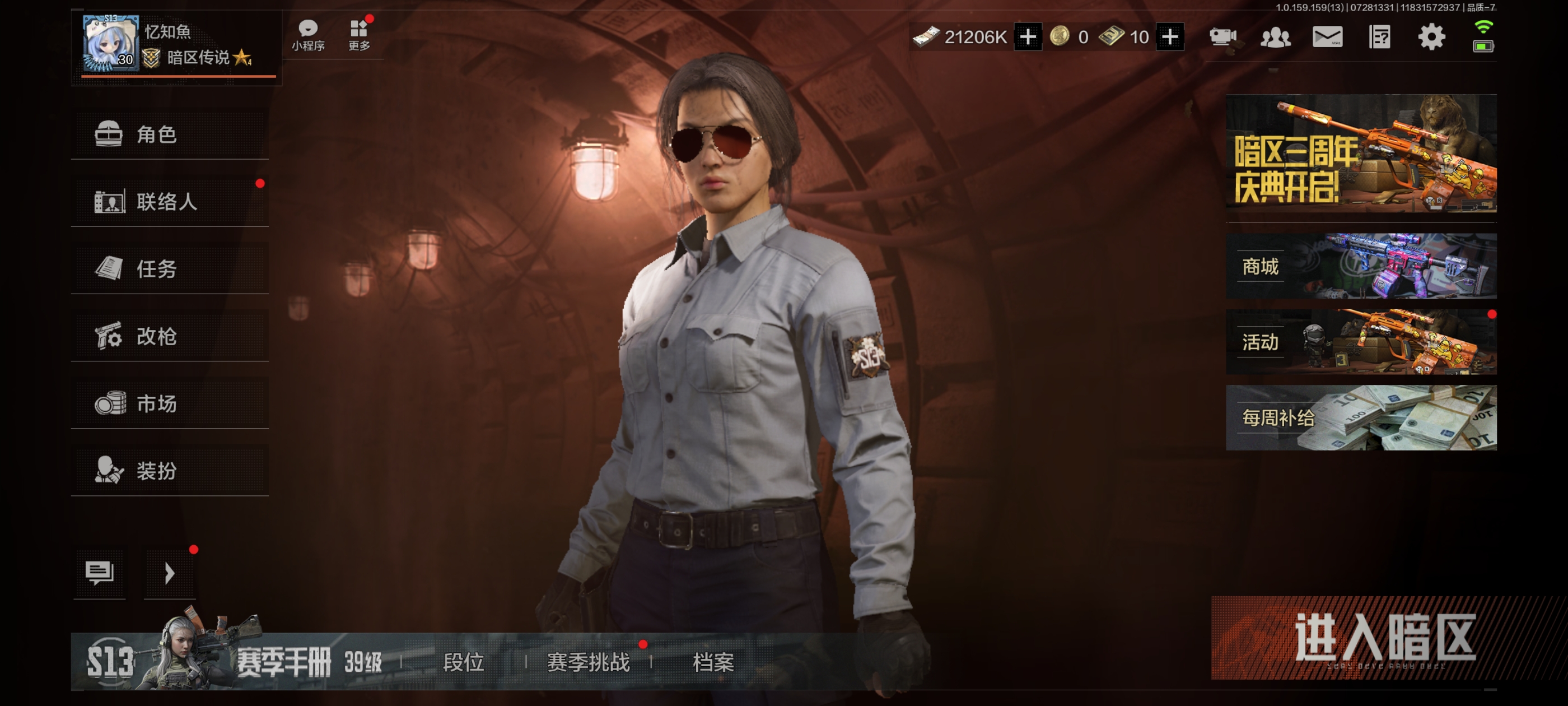Show 更多 more options
Viewport: 1568px width, 706px height.
coord(359,35)
